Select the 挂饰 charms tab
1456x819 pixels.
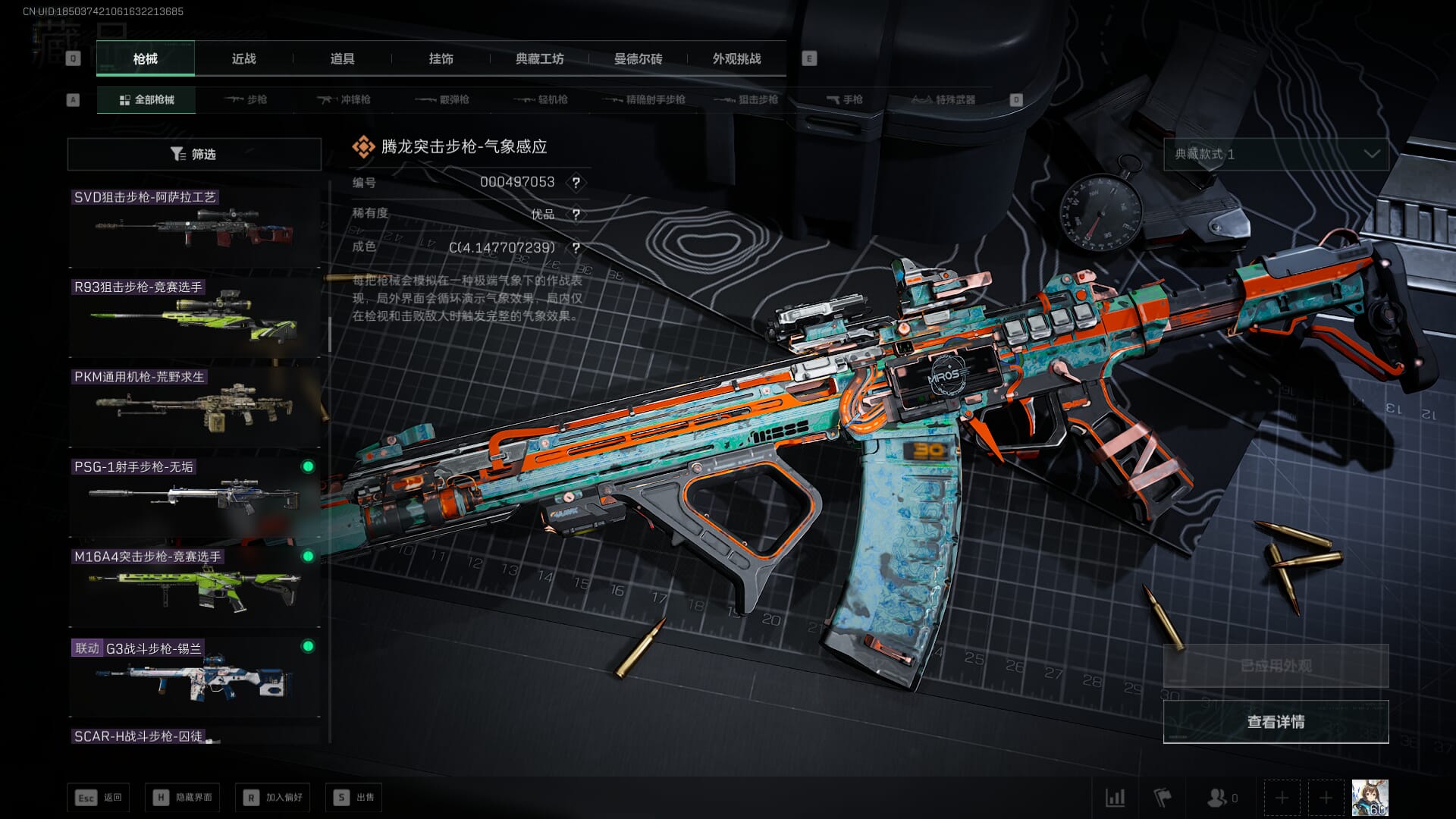pyautogui.click(x=441, y=59)
